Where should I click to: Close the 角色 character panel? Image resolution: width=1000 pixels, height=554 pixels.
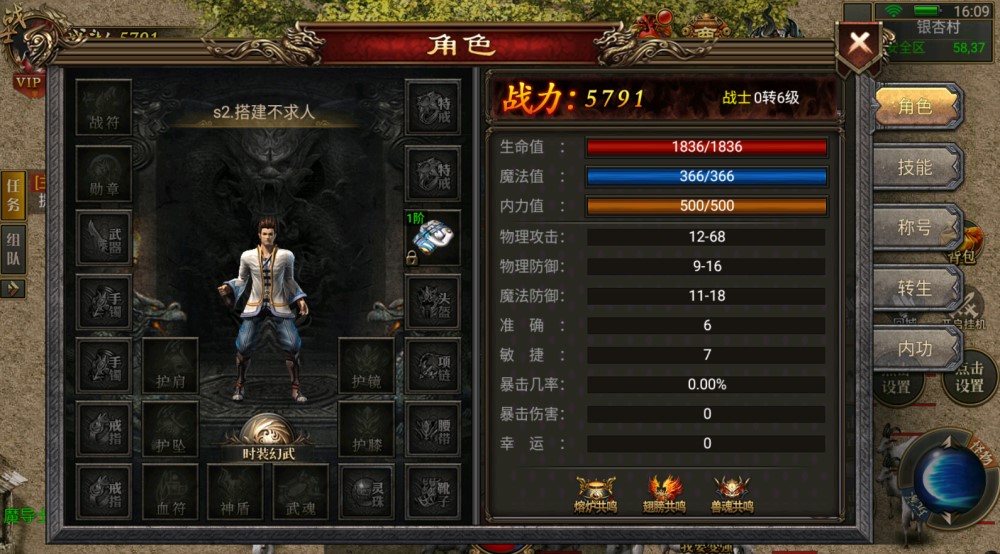[858, 44]
